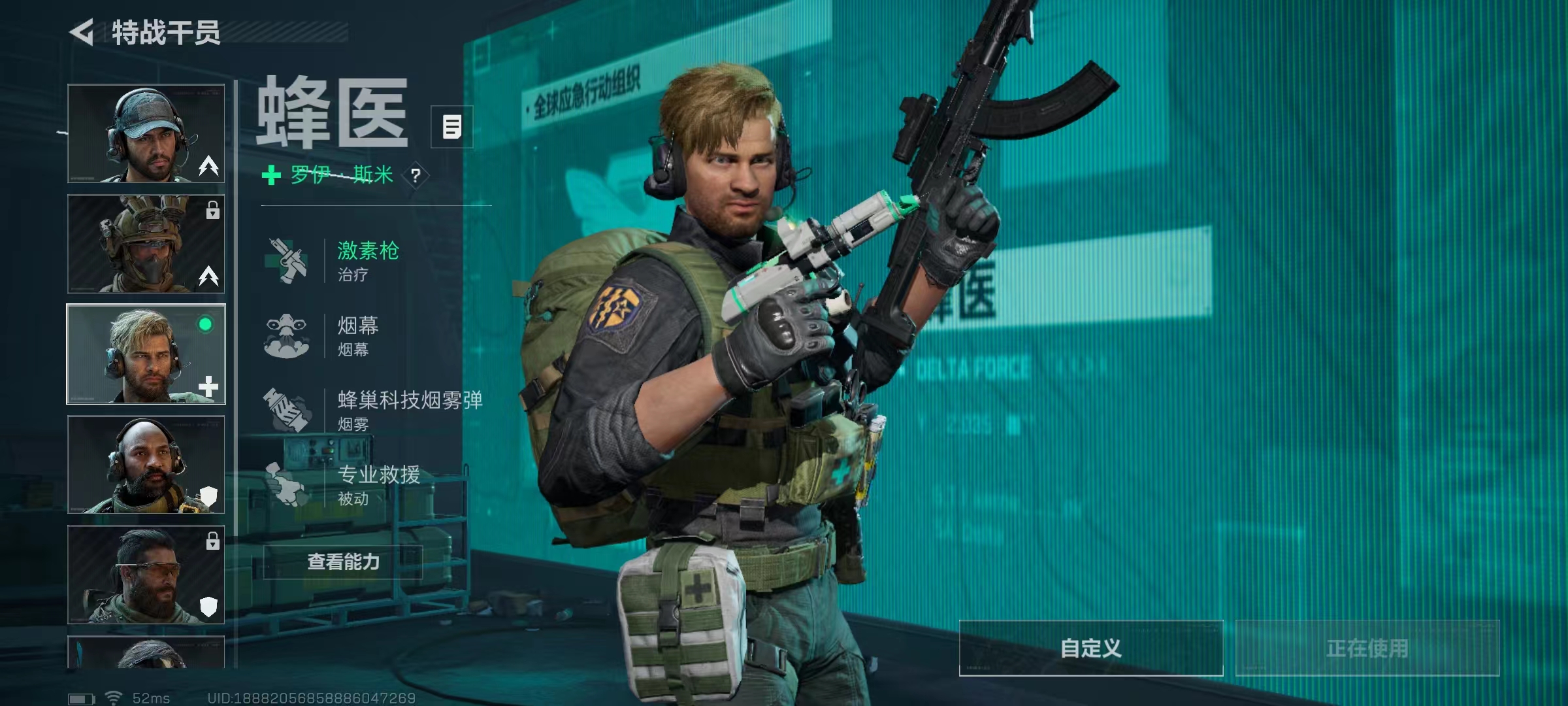Open the 查看能力 ability details
Image resolution: width=1568 pixels, height=706 pixels.
343,562
